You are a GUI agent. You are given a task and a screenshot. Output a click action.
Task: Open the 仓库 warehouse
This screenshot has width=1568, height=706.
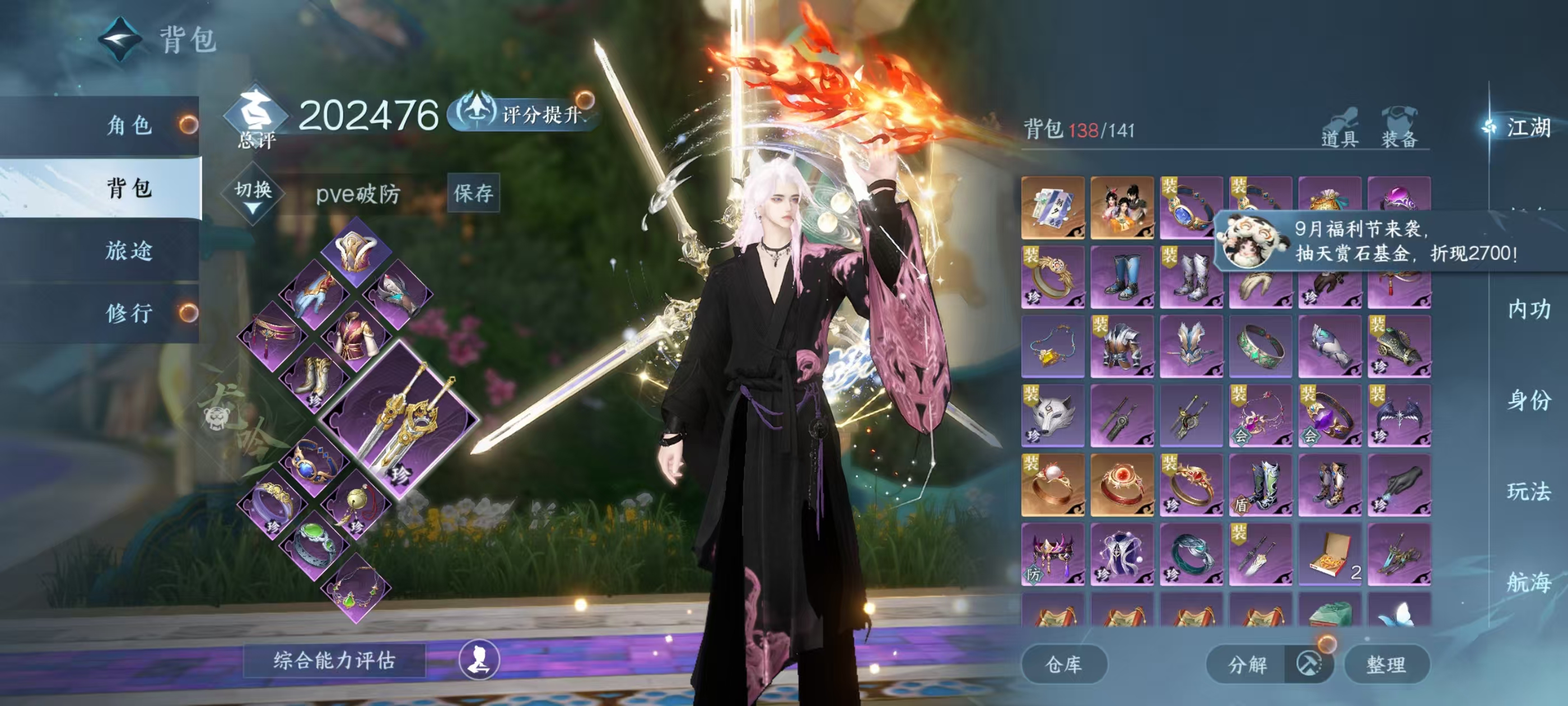tap(1063, 664)
